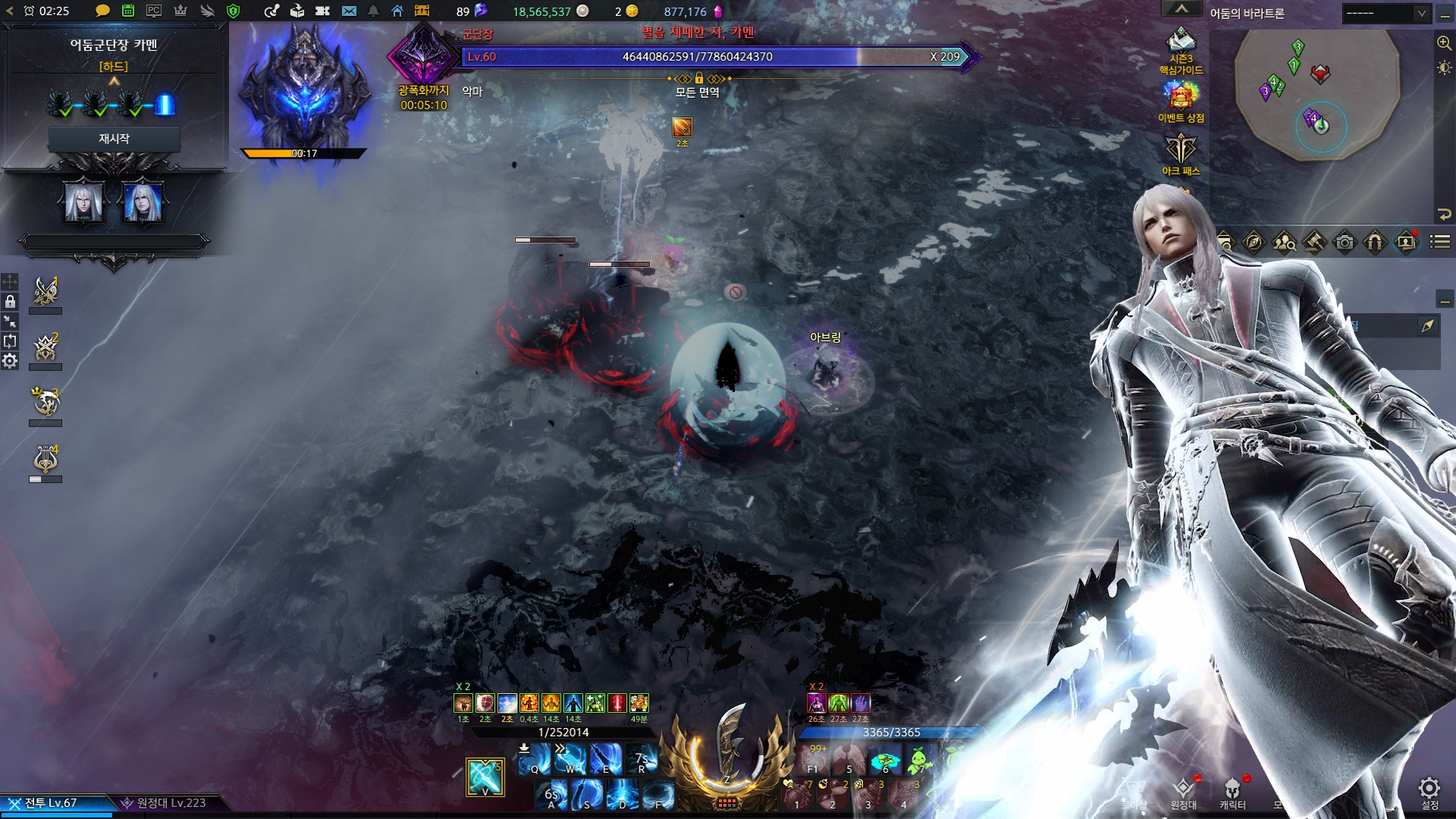Open 설정 settings gear
Image resolution: width=1456 pixels, height=819 pixels.
coord(1429,790)
